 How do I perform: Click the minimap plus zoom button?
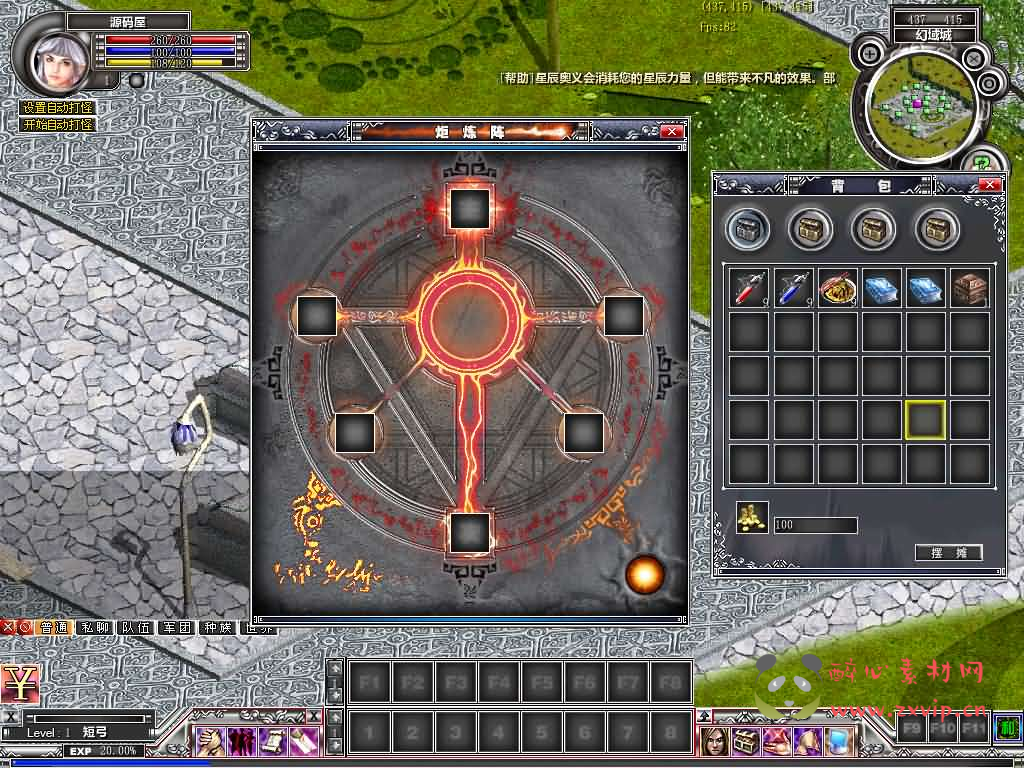[871, 54]
